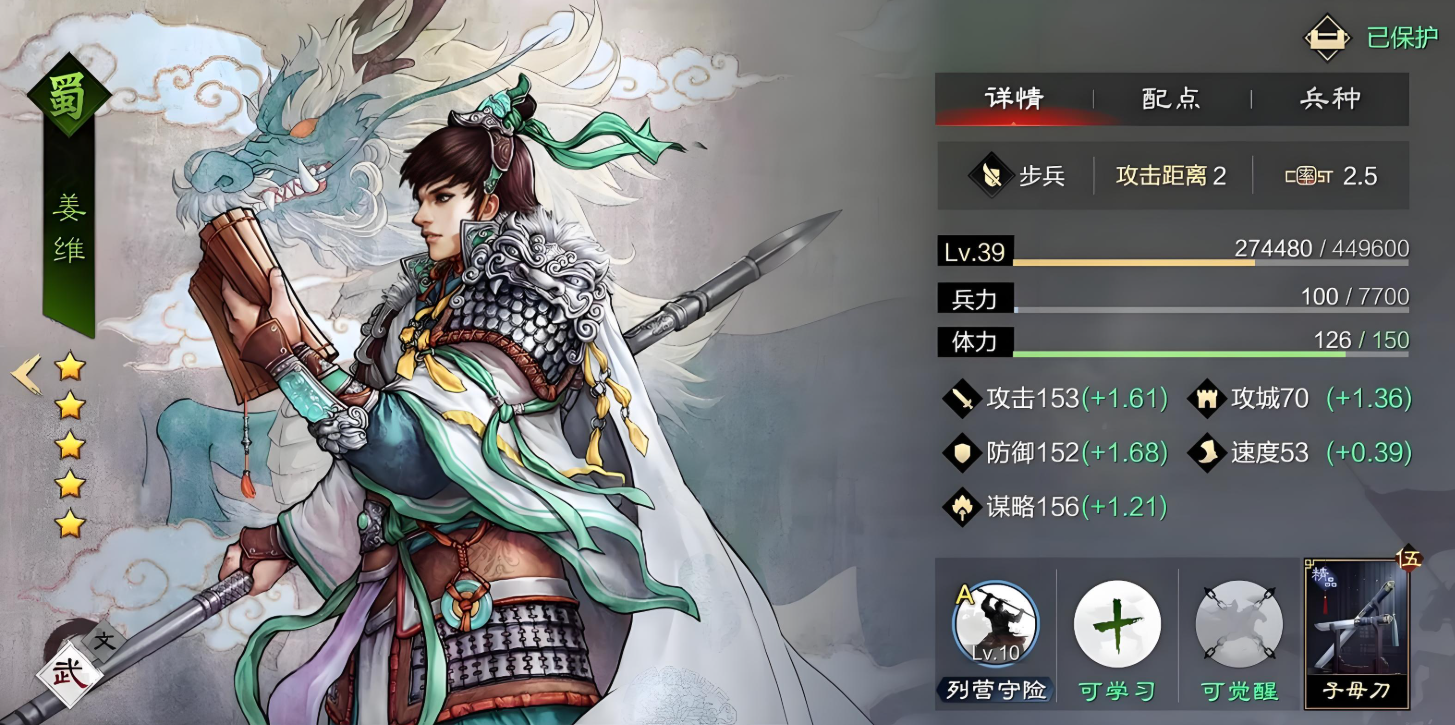Go to previous hero with left arrow
The width and height of the screenshot is (1455, 725).
26,373
